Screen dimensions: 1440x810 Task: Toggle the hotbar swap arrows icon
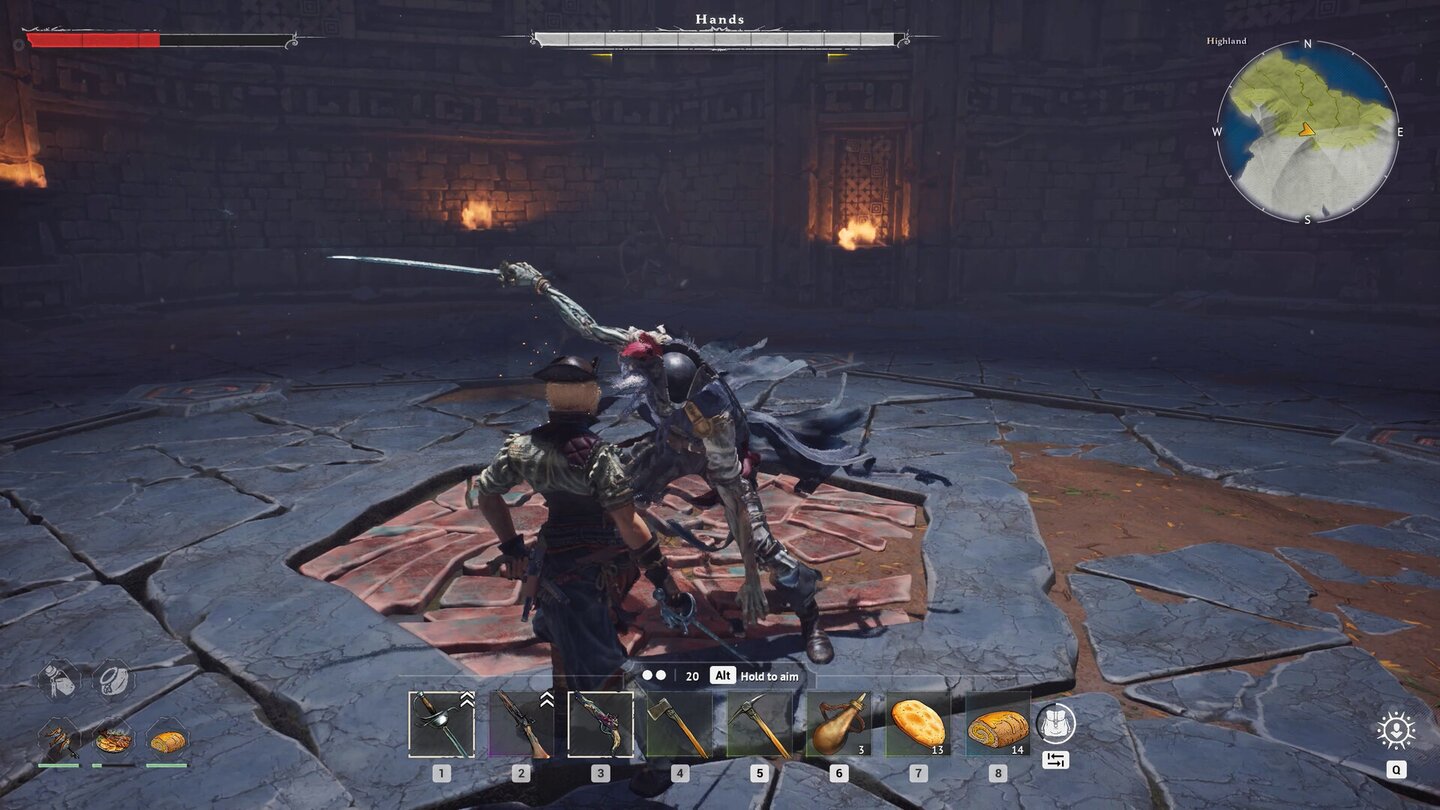point(1057,760)
